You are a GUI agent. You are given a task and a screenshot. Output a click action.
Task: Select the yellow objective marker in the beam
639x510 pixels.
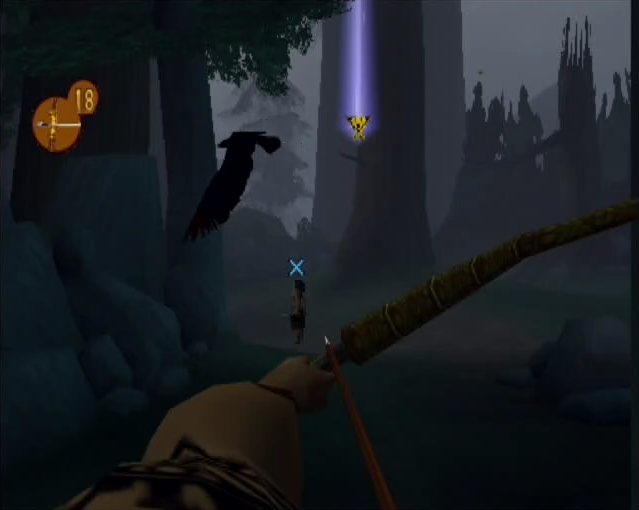[x=358, y=125]
